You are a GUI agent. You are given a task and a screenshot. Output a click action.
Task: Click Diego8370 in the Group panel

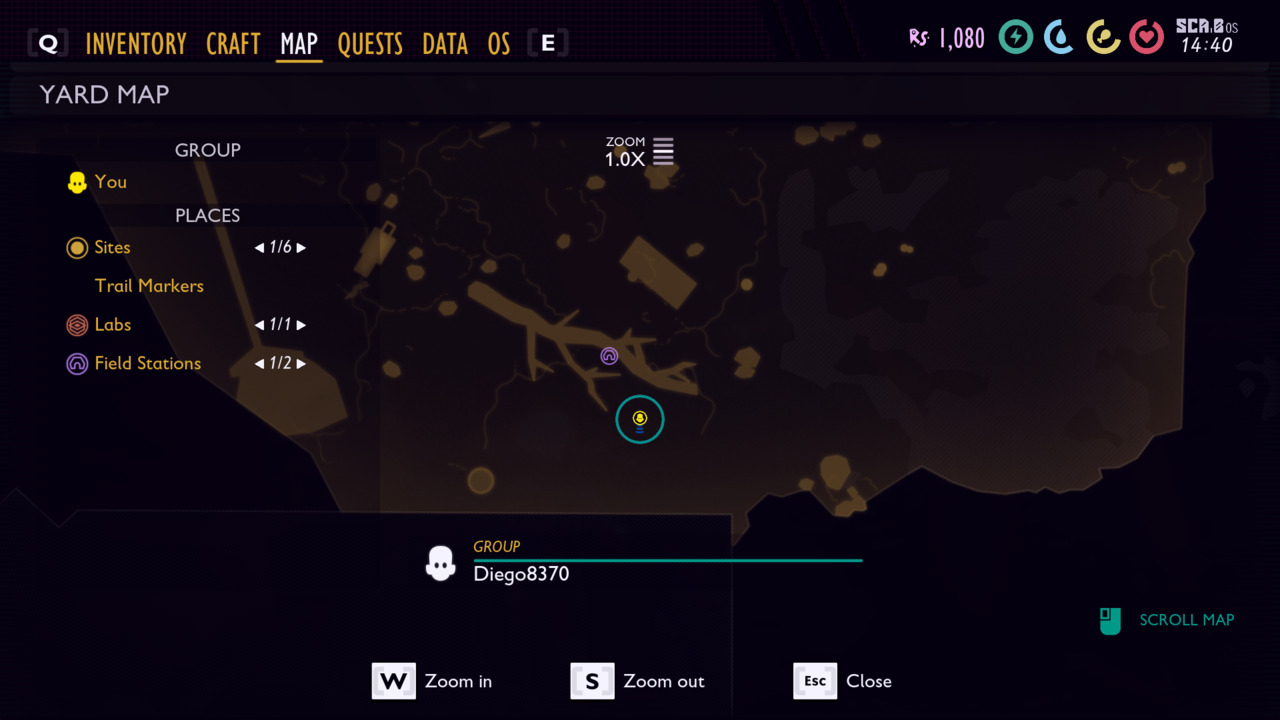tap(520, 574)
